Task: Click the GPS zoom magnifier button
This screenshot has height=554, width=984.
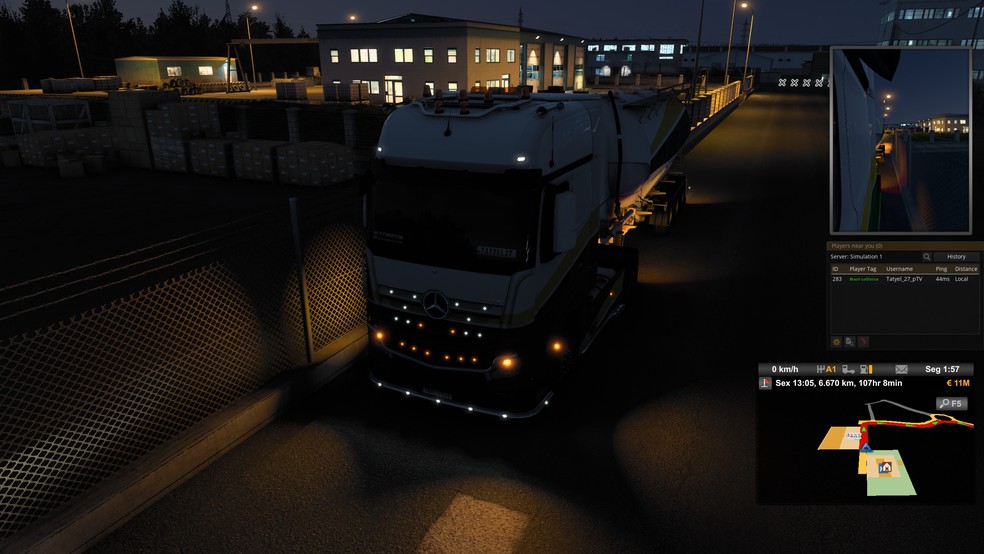Action: coord(951,404)
